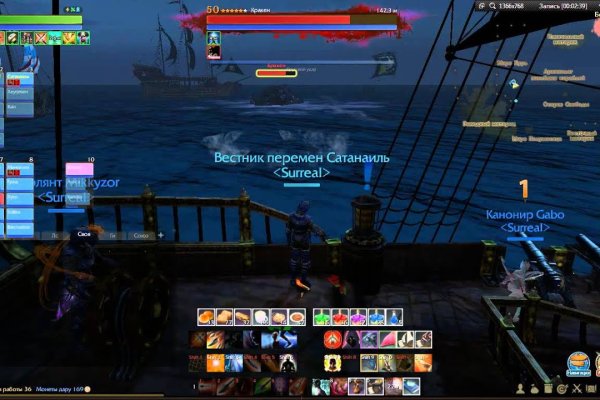
Task: Open the shop button with orange icon
Action: (x=576, y=362)
